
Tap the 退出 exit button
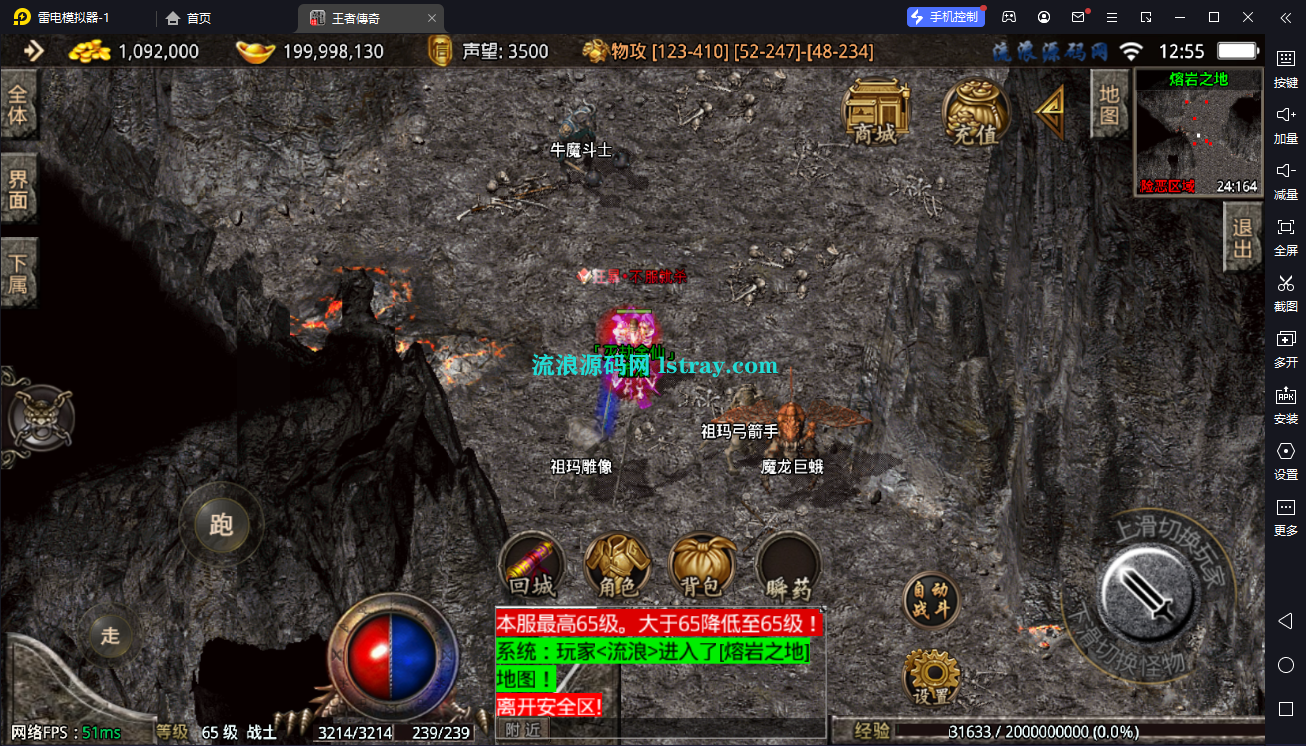pos(1243,237)
